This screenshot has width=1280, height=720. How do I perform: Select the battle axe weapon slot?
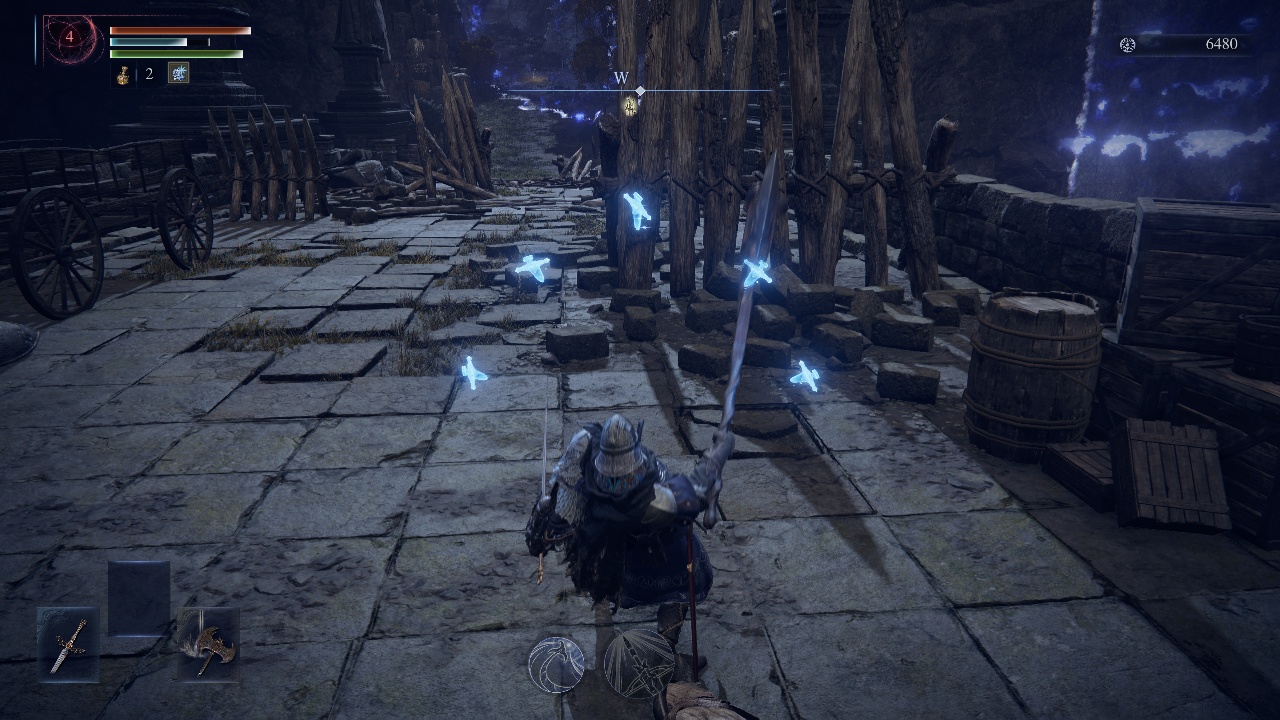tap(208, 643)
